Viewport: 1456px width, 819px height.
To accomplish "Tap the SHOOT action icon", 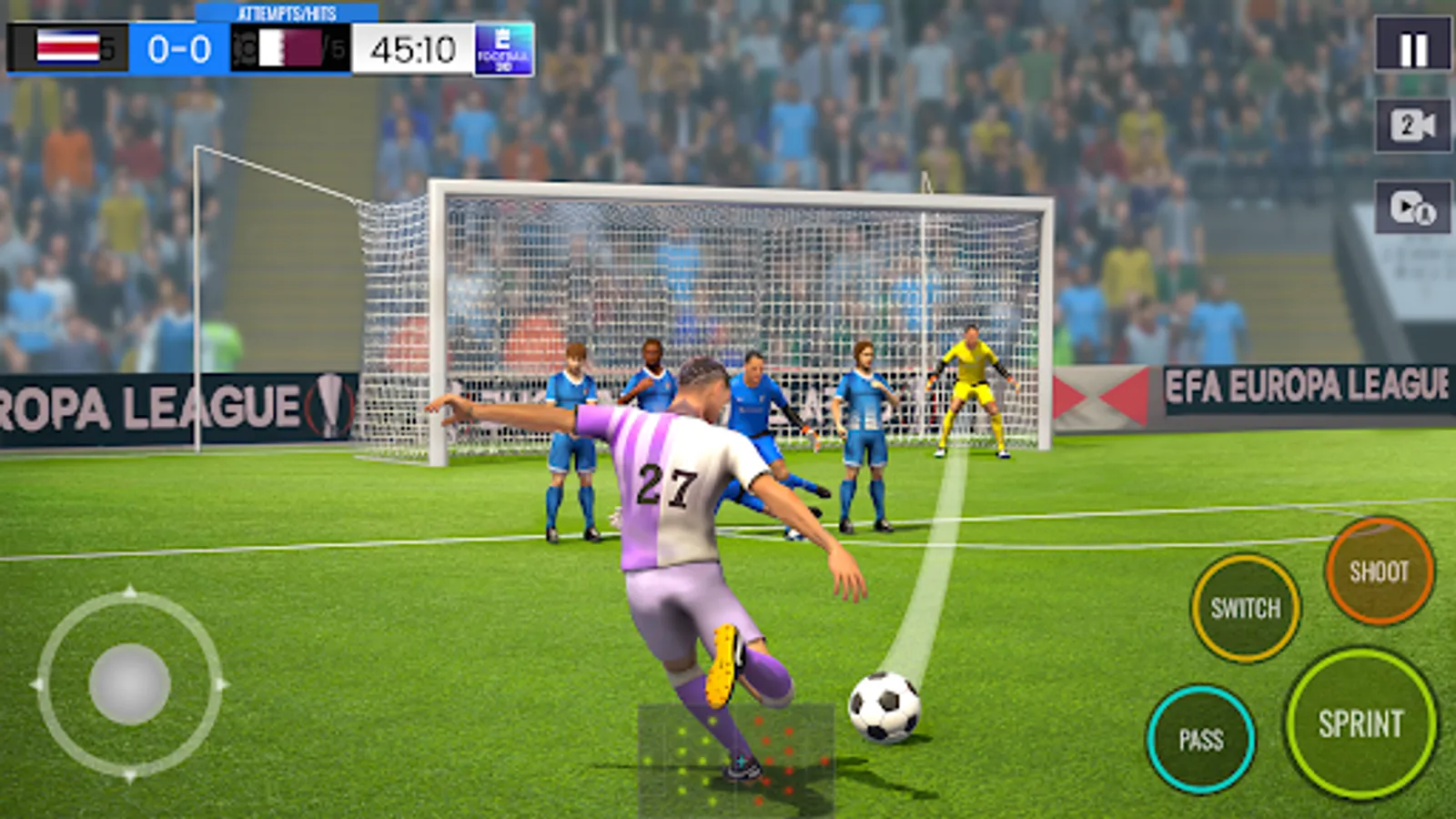I will pyautogui.click(x=1380, y=571).
